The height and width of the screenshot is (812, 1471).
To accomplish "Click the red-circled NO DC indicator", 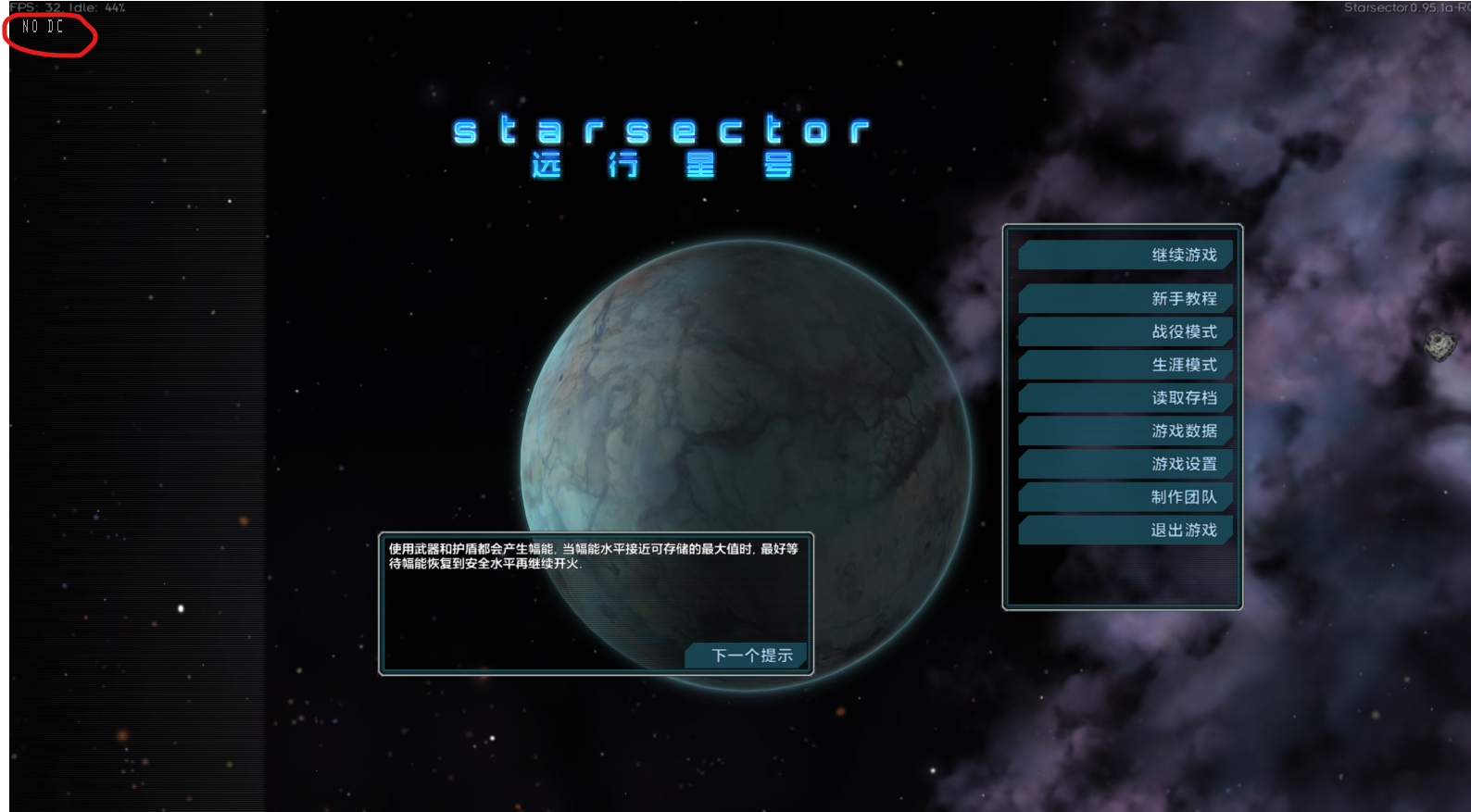I will [40, 28].
